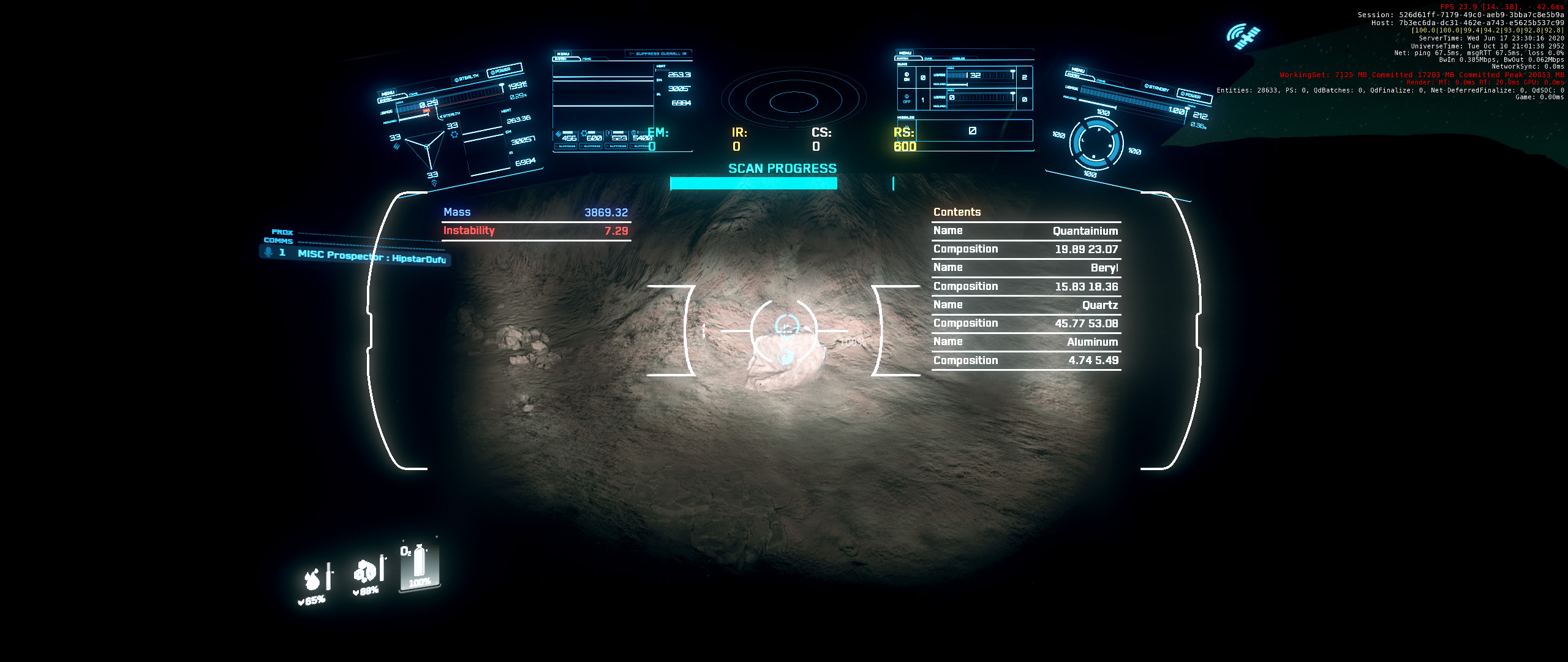Toggle the gun group ON power button

[907, 77]
